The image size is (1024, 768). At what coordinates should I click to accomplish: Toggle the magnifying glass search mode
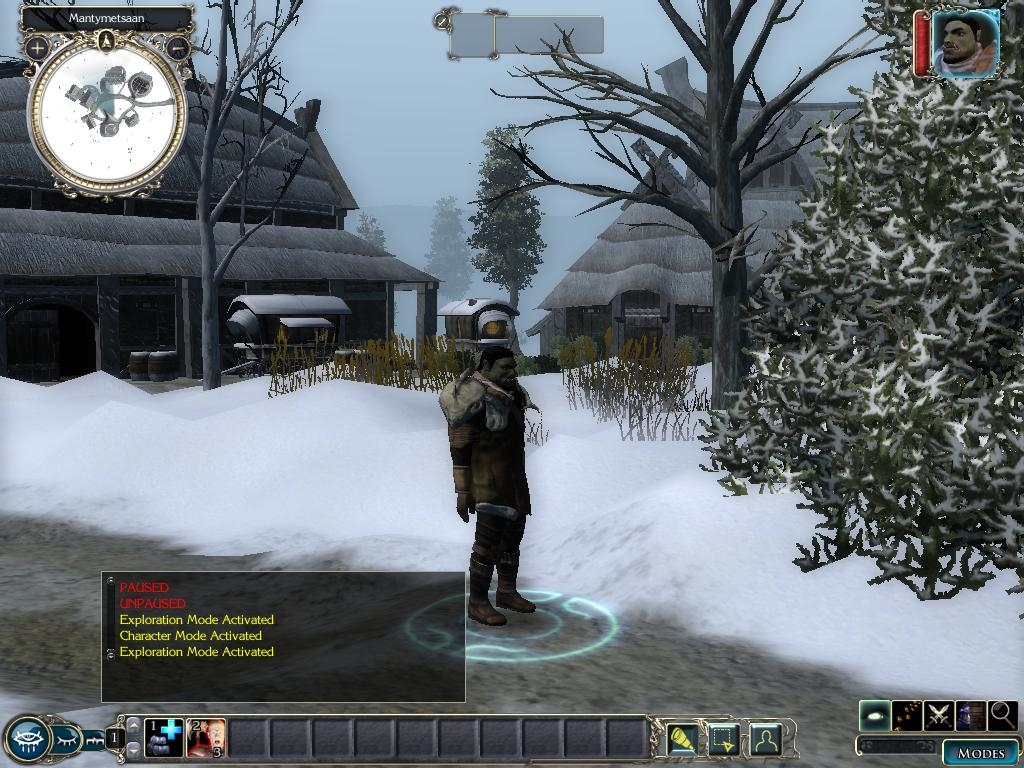pyautogui.click(x=1002, y=715)
